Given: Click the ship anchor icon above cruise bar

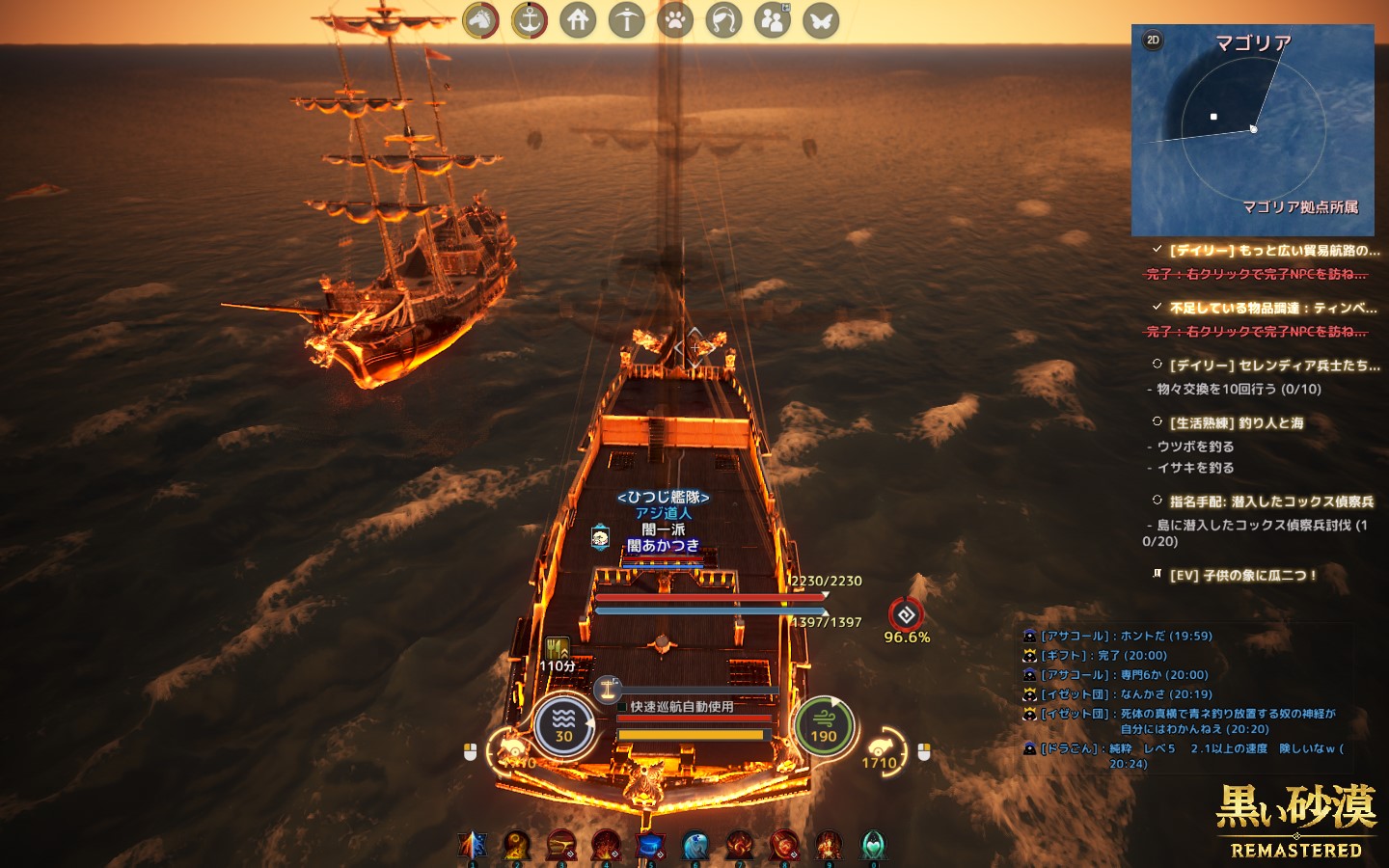Looking at the screenshot, I should [x=608, y=688].
